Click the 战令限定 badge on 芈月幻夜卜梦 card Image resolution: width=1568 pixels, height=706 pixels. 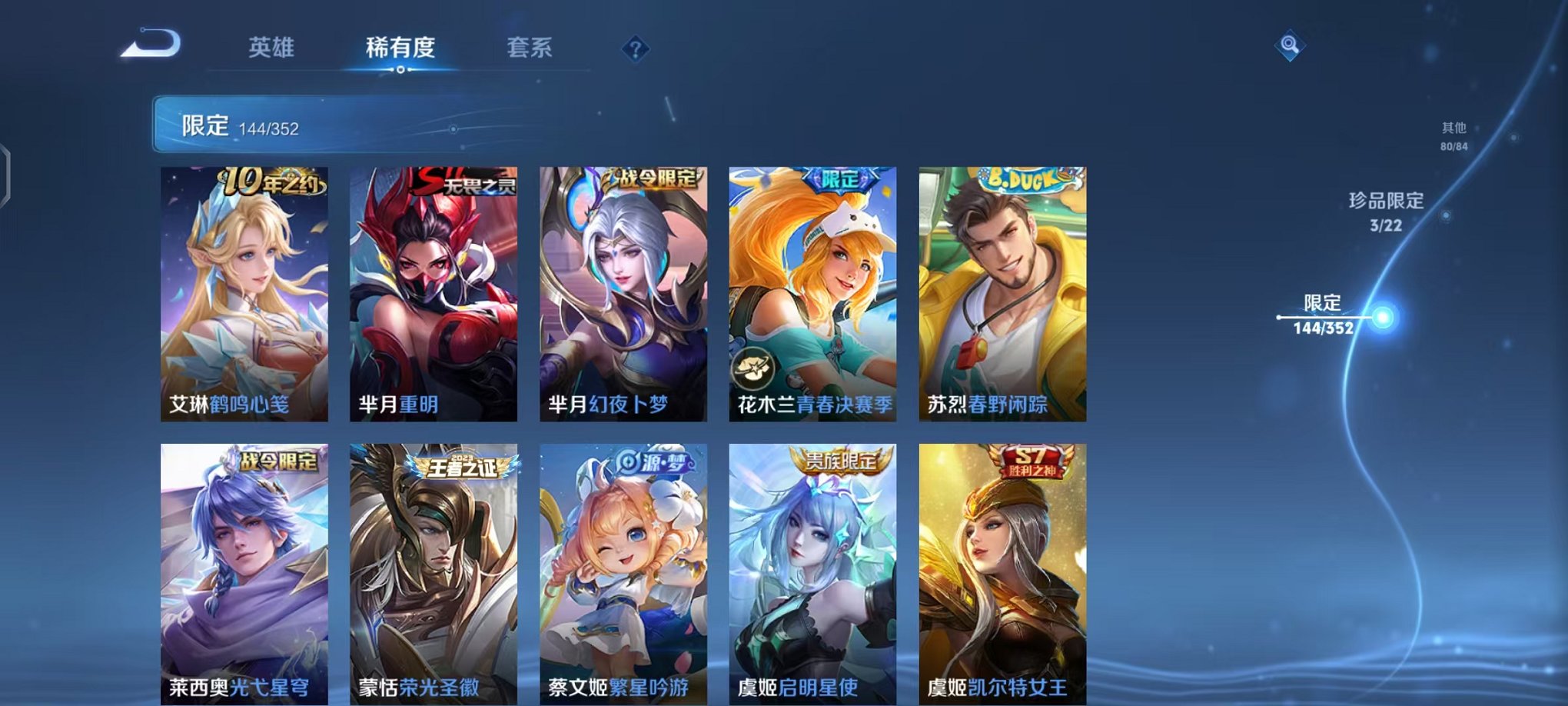pos(651,177)
